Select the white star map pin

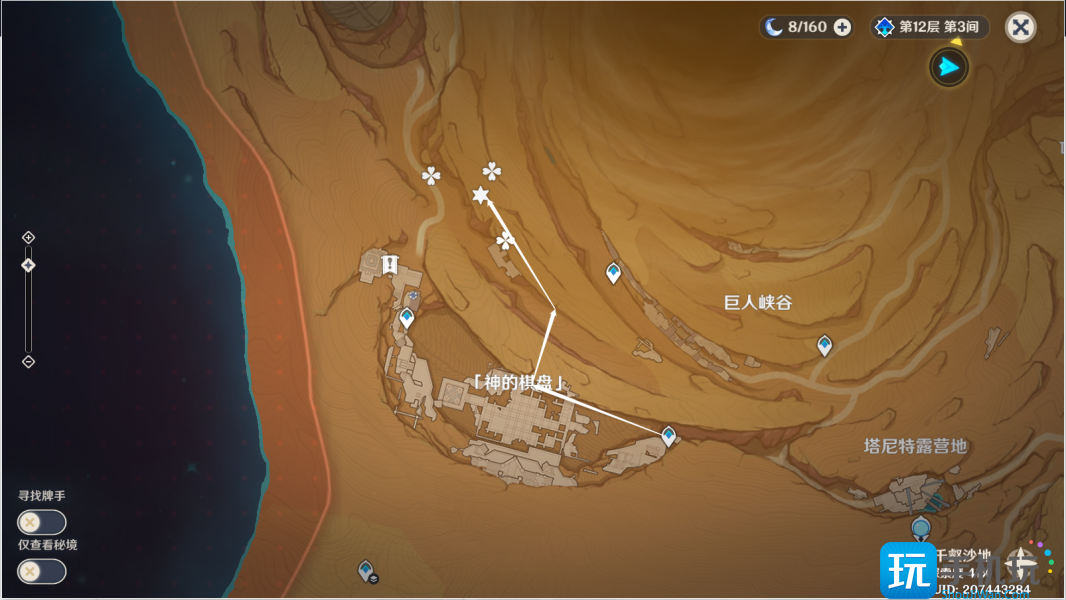(x=481, y=196)
